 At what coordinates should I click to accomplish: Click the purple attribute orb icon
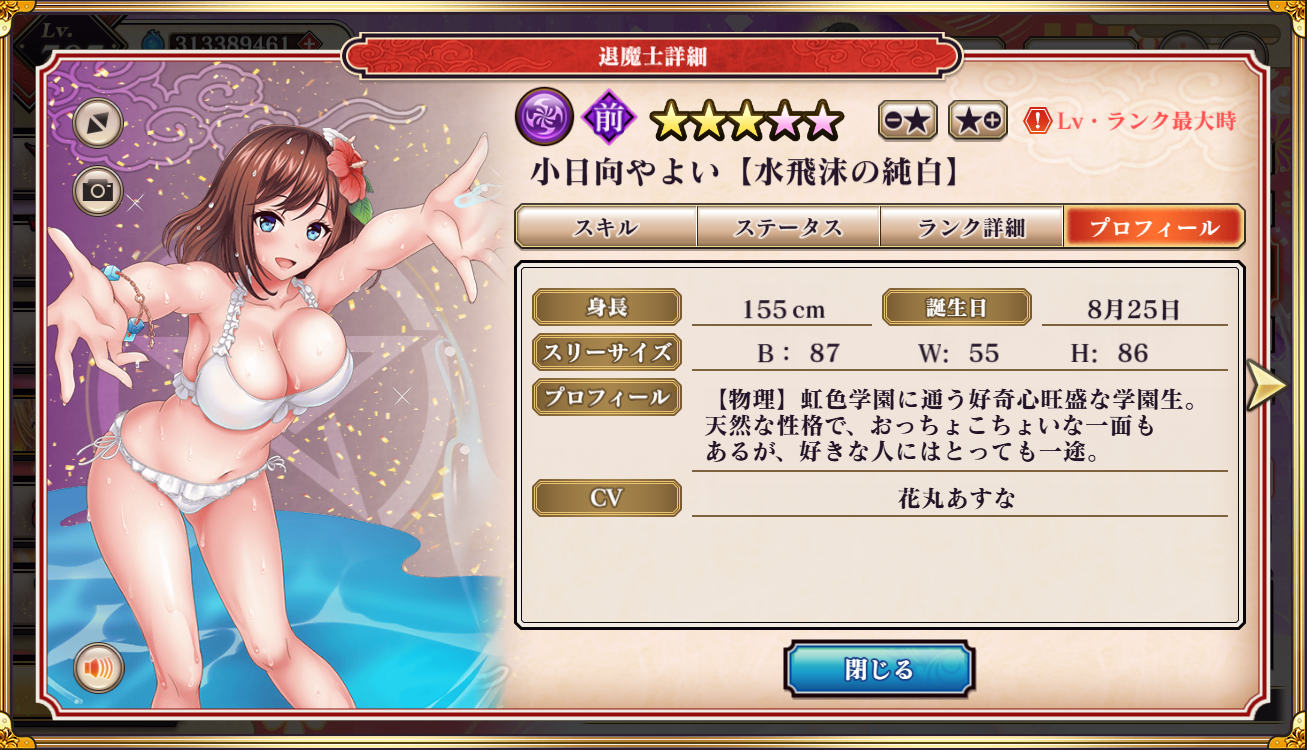544,117
